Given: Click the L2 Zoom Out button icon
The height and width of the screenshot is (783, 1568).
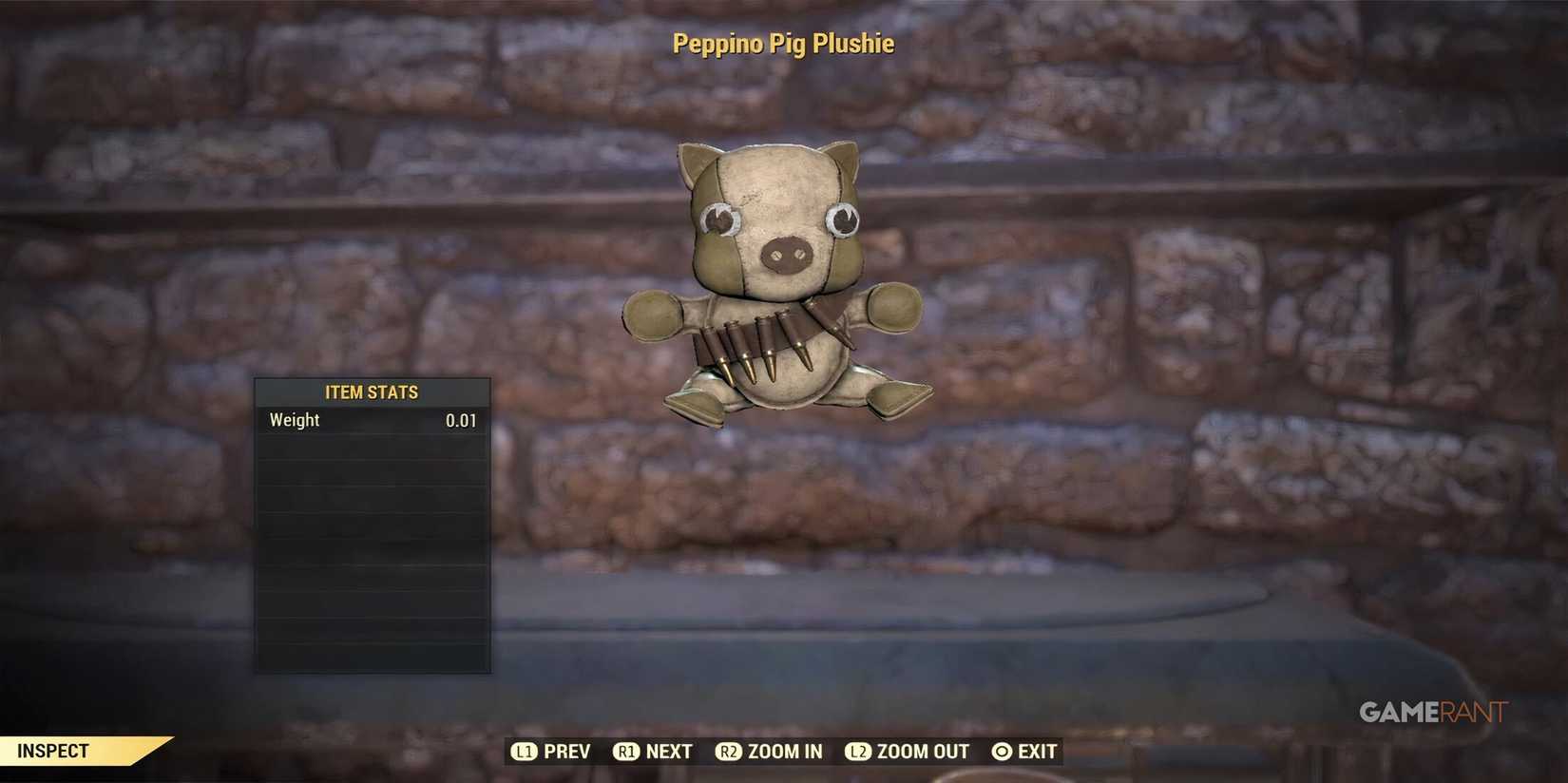Looking at the screenshot, I should 858,751.
